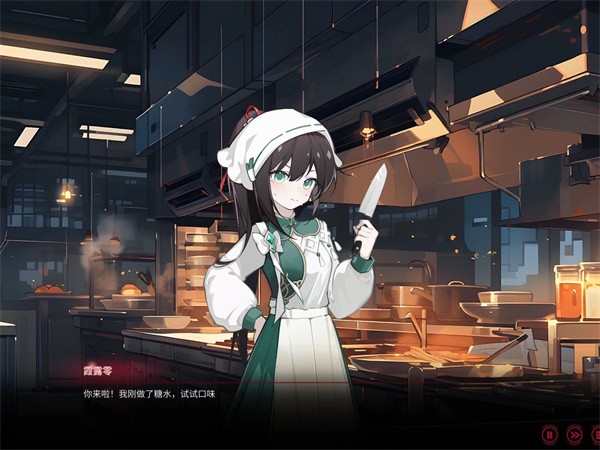Open the three-line menu button
Image resolution: width=600 pixels, height=450 pixels.
point(596,434)
